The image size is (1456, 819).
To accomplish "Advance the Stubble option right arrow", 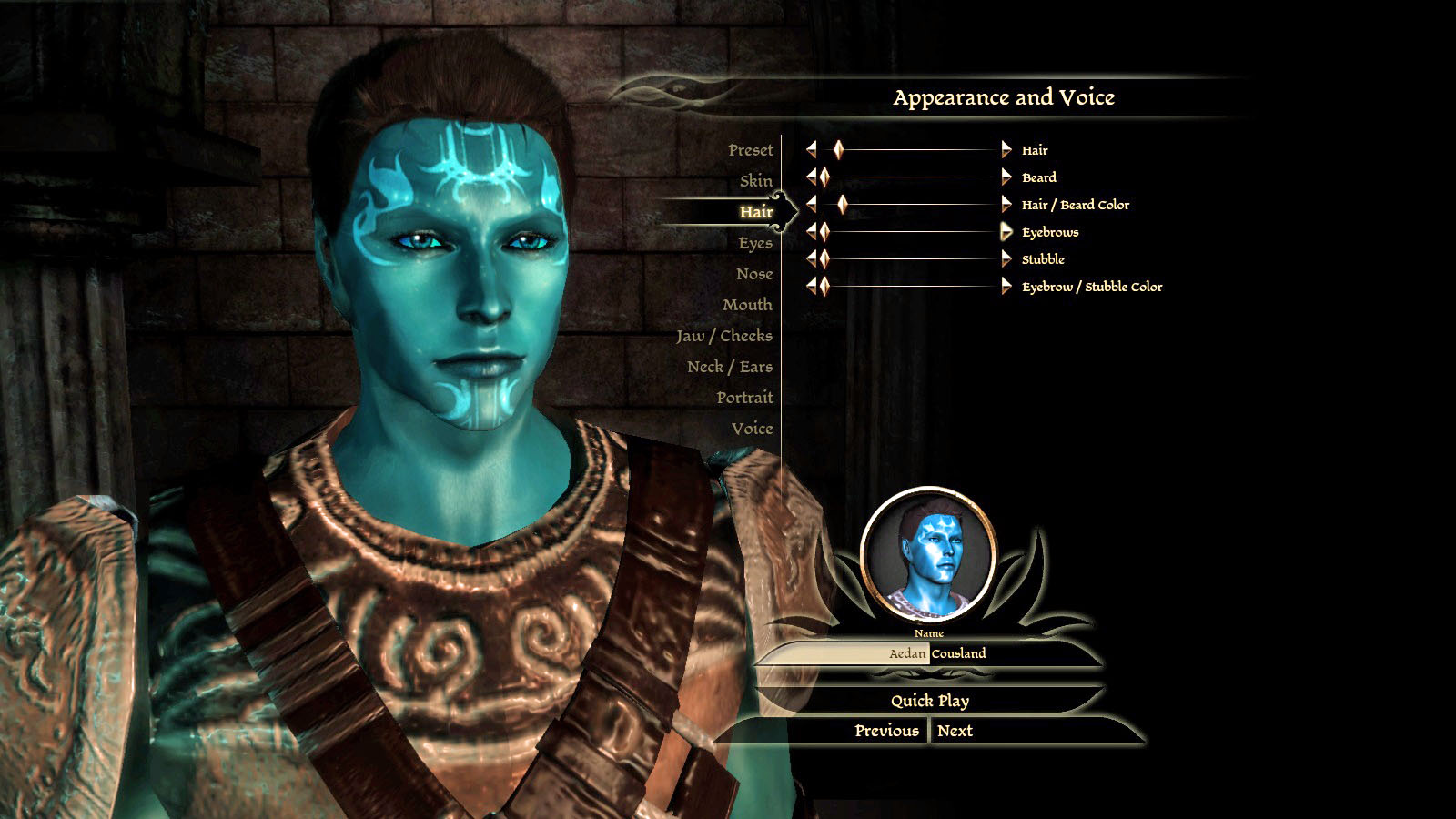I will [1006, 259].
